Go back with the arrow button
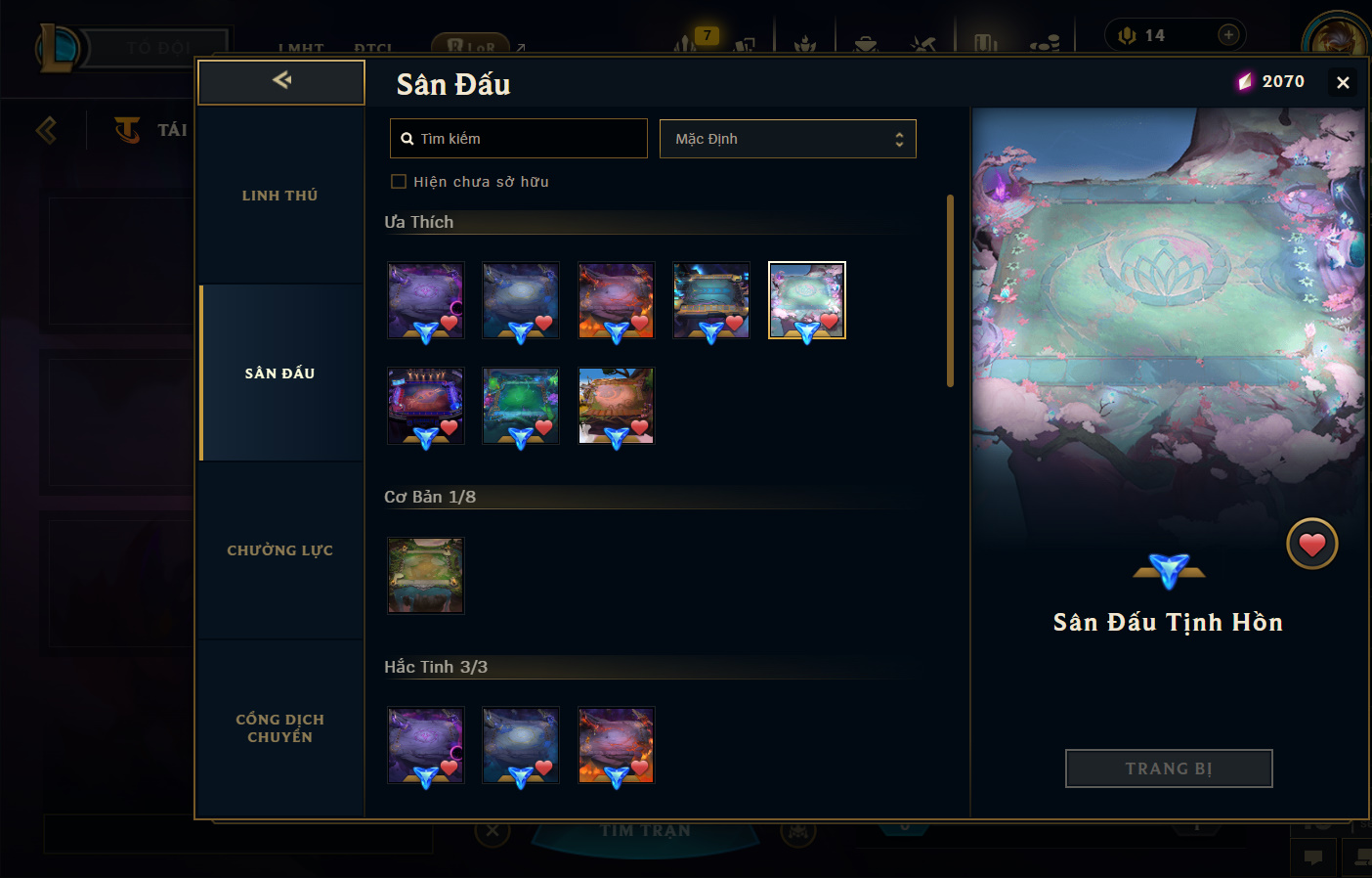 281,81
